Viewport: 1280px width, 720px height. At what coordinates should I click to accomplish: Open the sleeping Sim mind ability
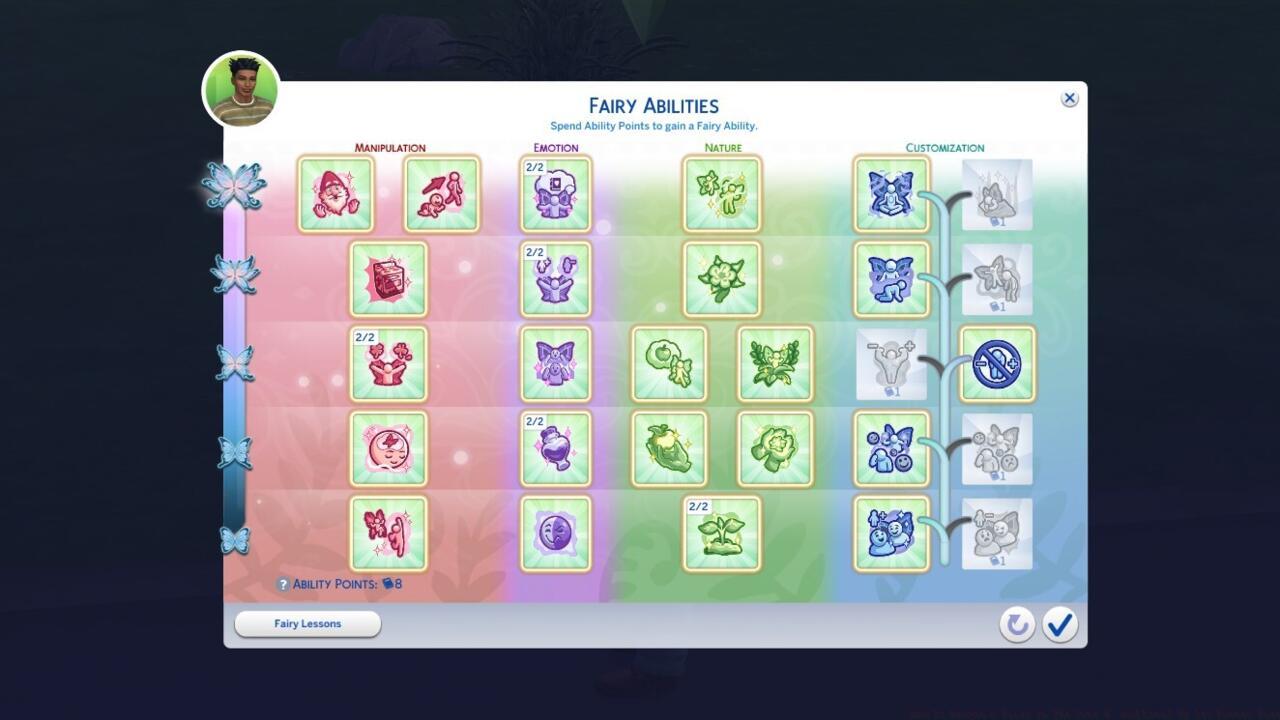(388, 449)
